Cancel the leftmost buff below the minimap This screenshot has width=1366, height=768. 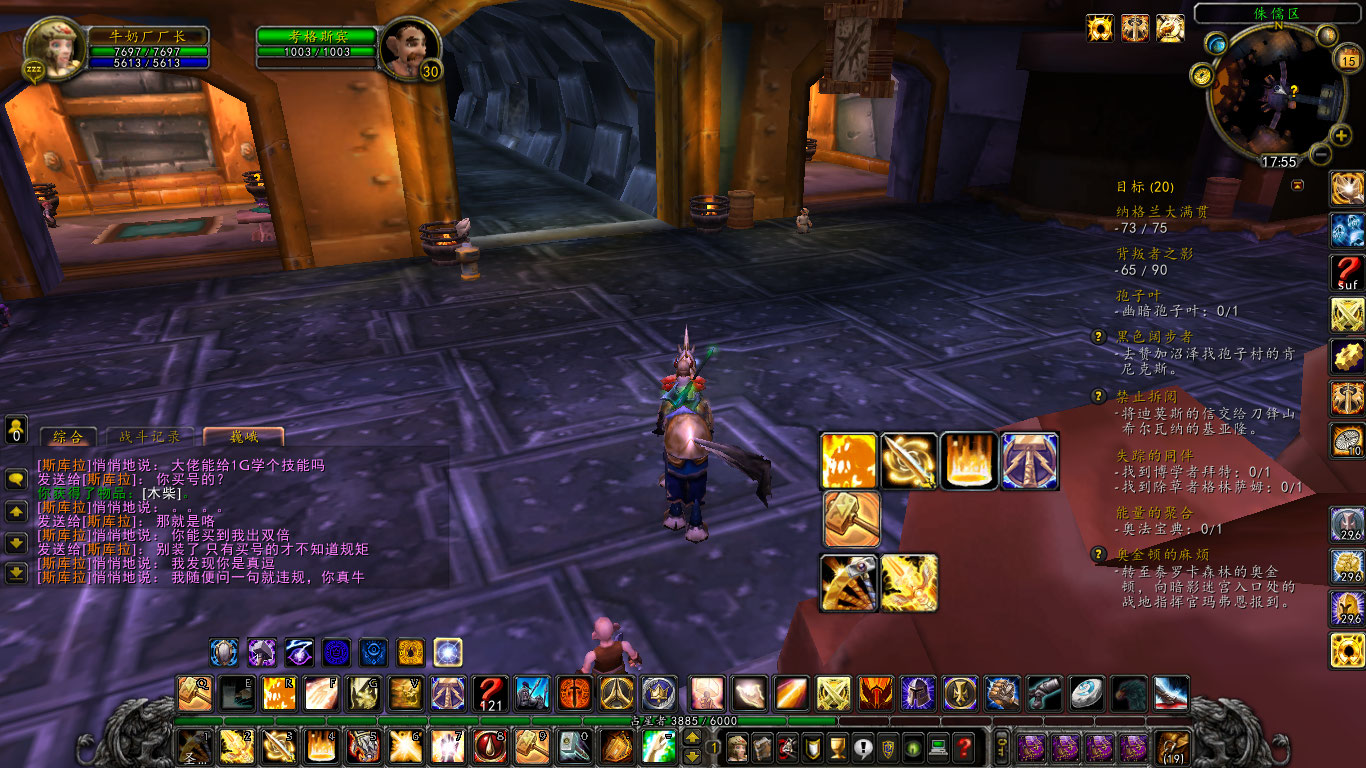point(1098,28)
